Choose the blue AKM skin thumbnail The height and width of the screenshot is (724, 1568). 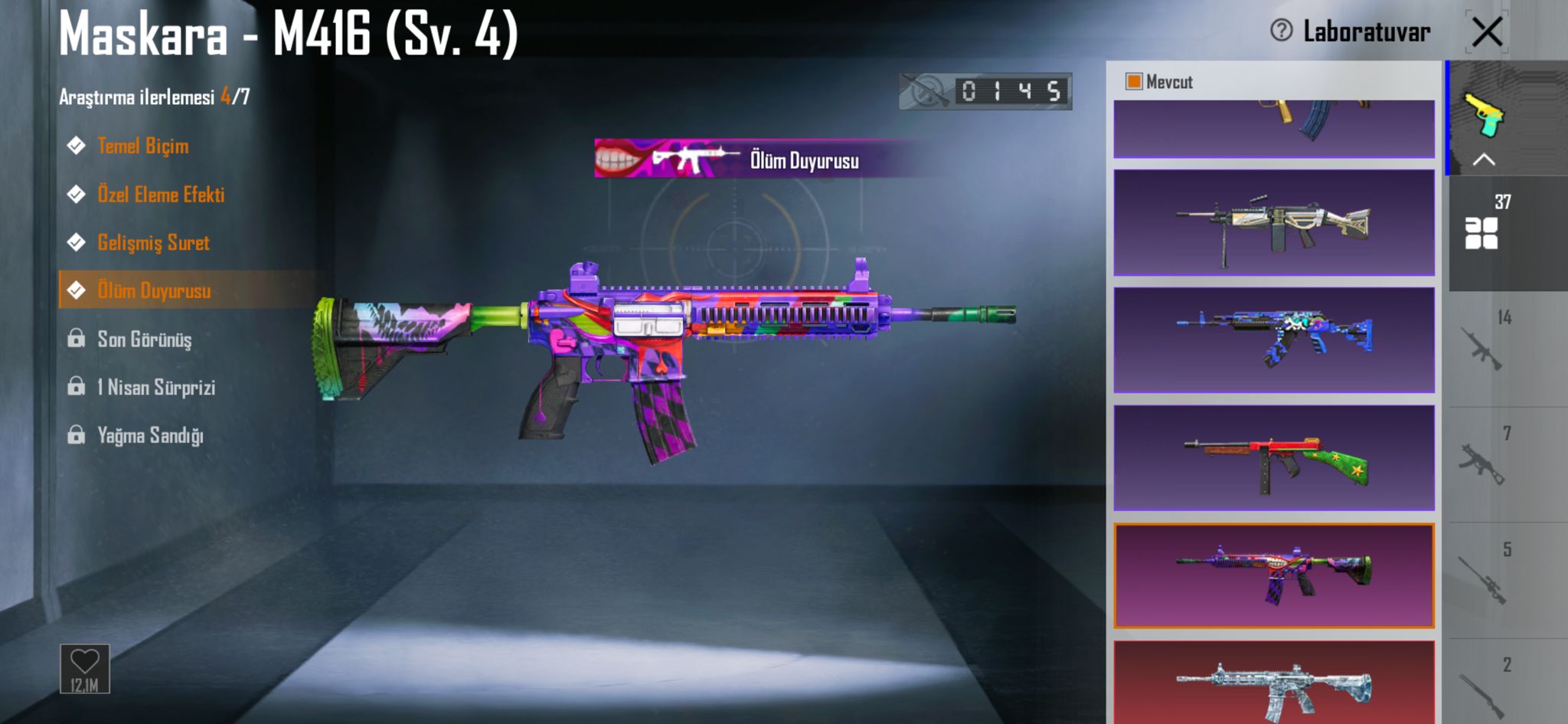click(1273, 340)
